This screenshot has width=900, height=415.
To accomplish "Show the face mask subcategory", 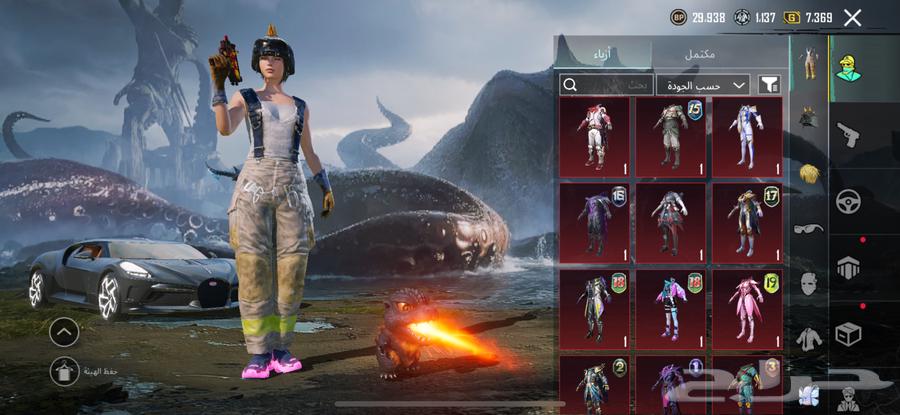I will 808,283.
